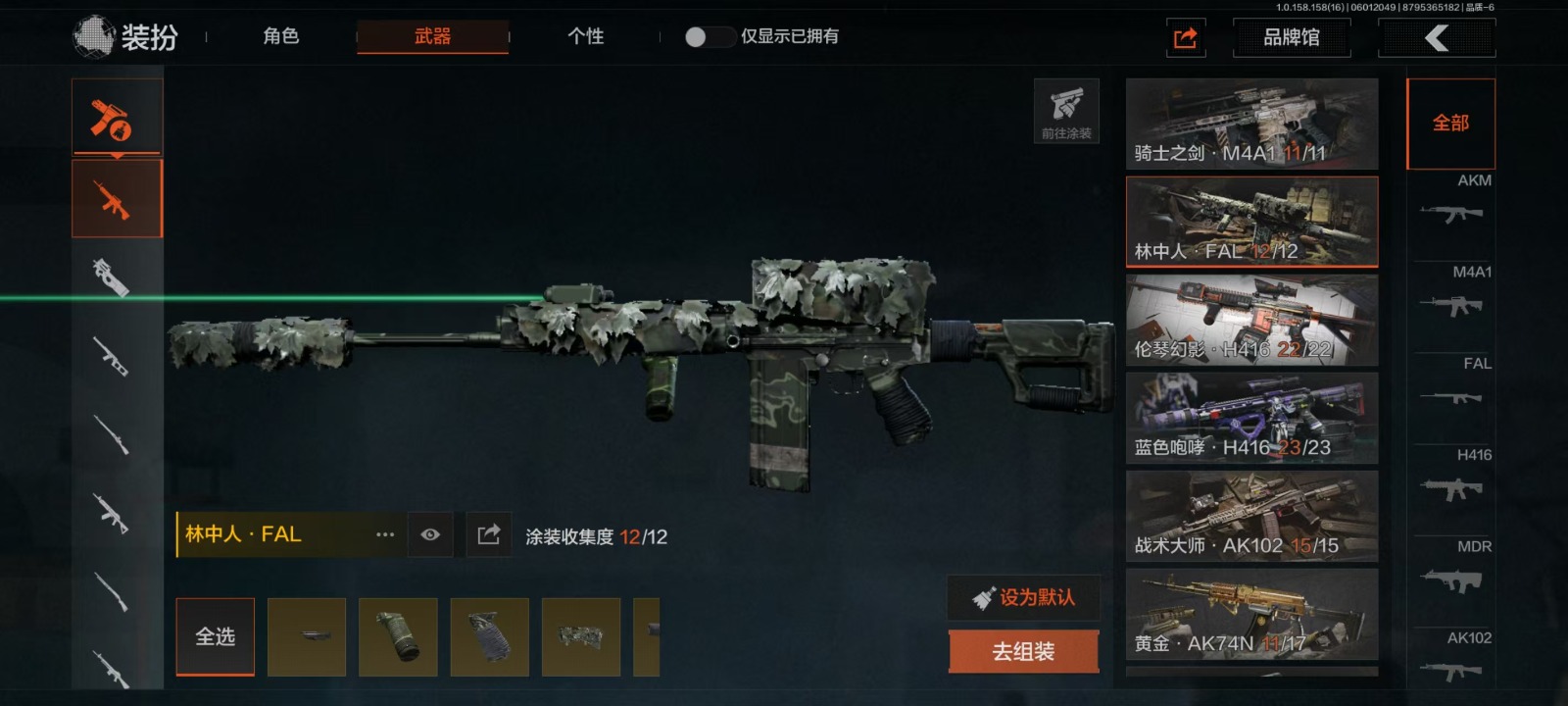Toggle 仅显示已拥有 filter
The height and width of the screenshot is (706, 1568).
point(710,36)
